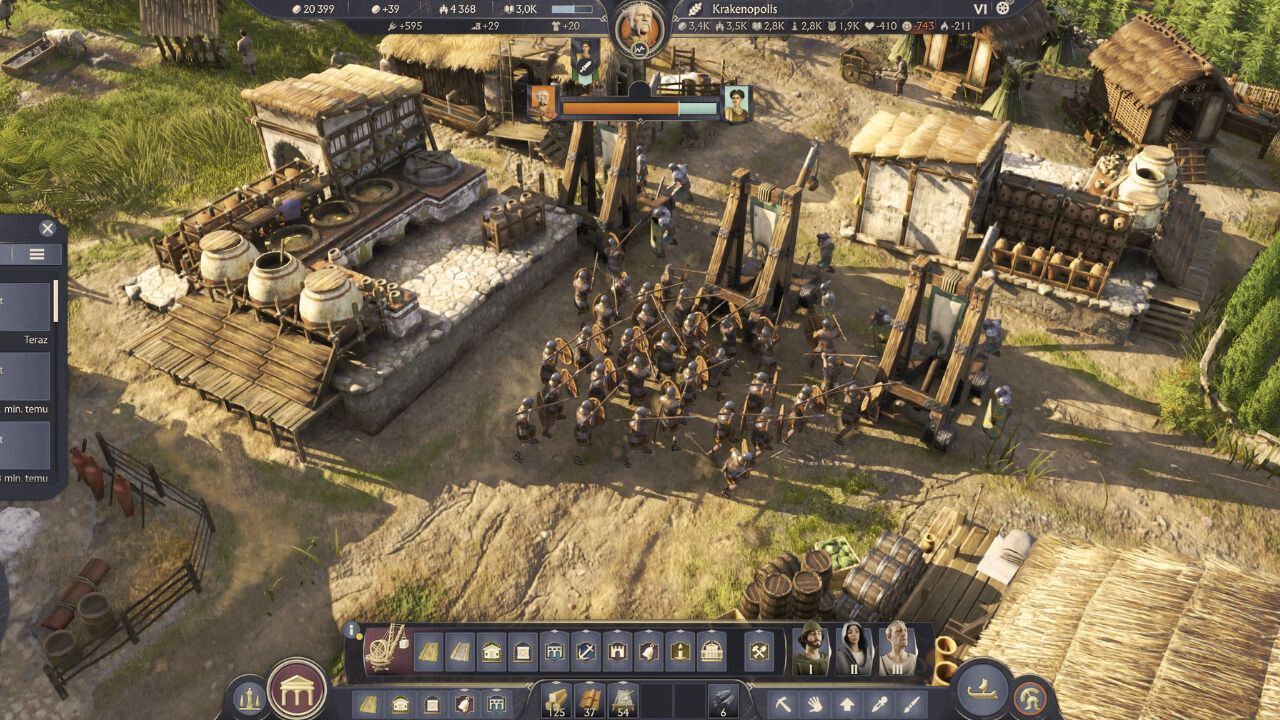Viewport: 1280px width, 720px height.
Task: Click the bearded governor portrait at top
Action: [x=639, y=28]
